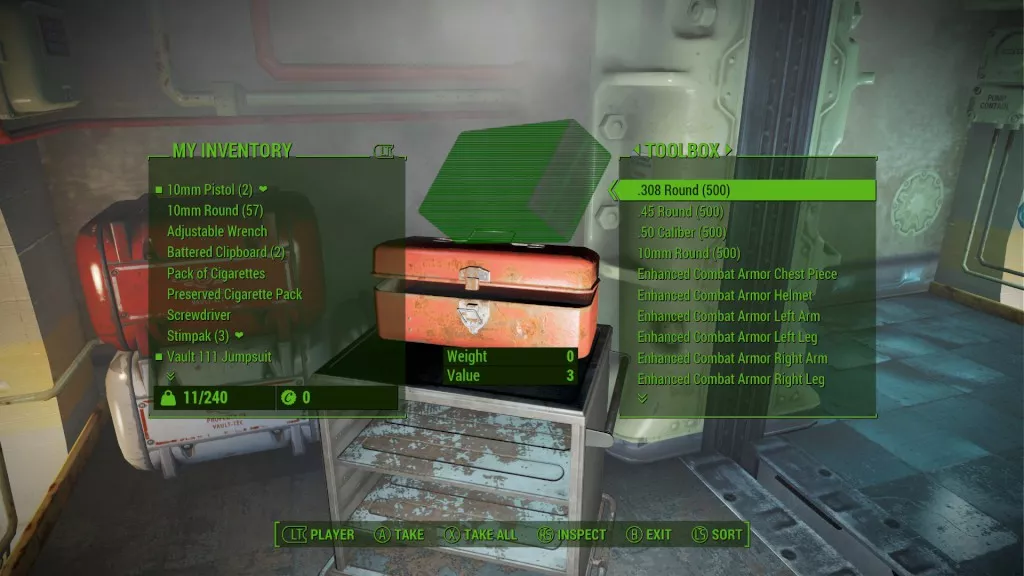The image size is (1024, 576).
Task: Choose 10mm Round (57) in my inventory
Action: tap(216, 210)
